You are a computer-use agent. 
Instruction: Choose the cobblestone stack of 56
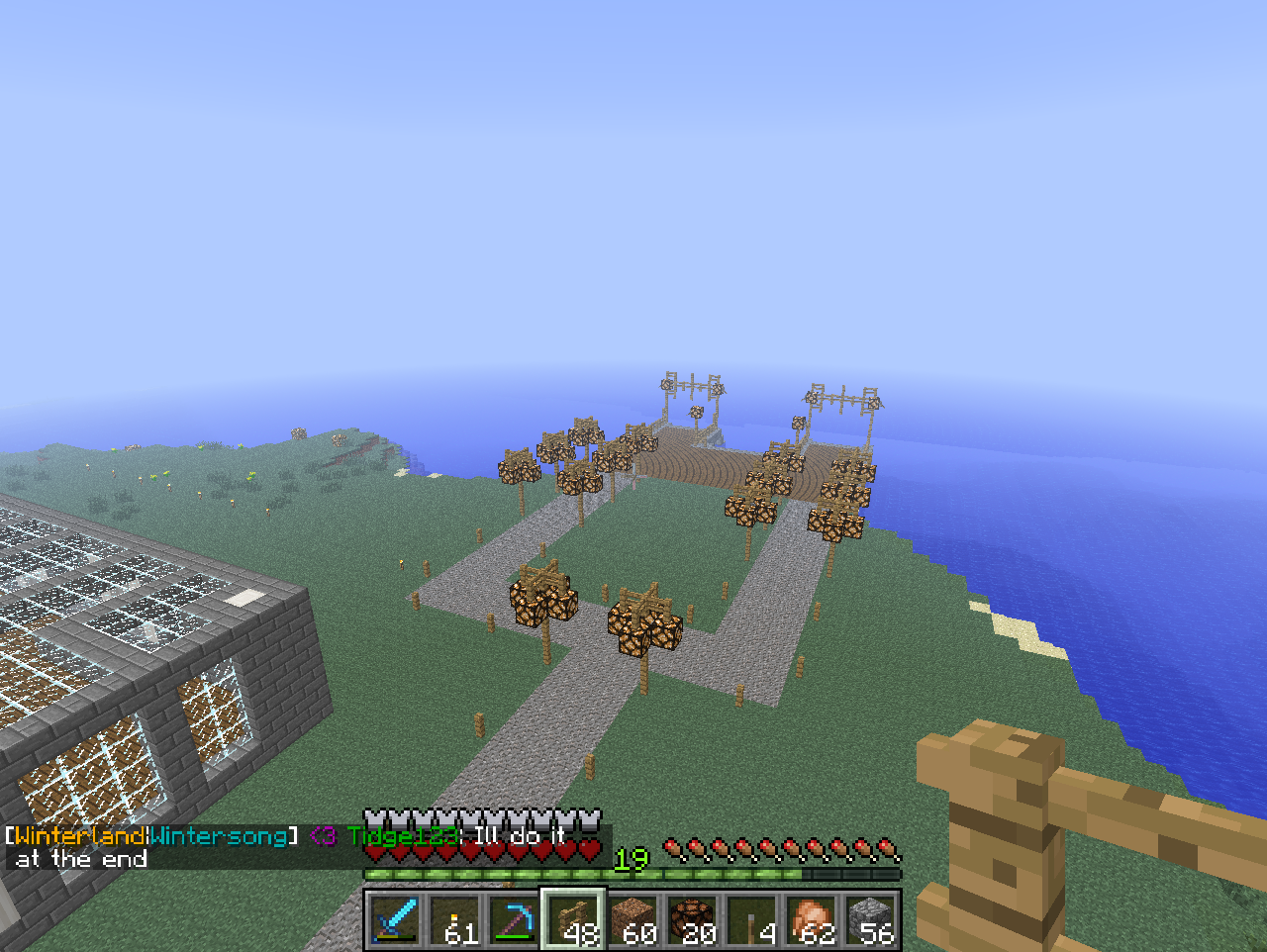870,919
